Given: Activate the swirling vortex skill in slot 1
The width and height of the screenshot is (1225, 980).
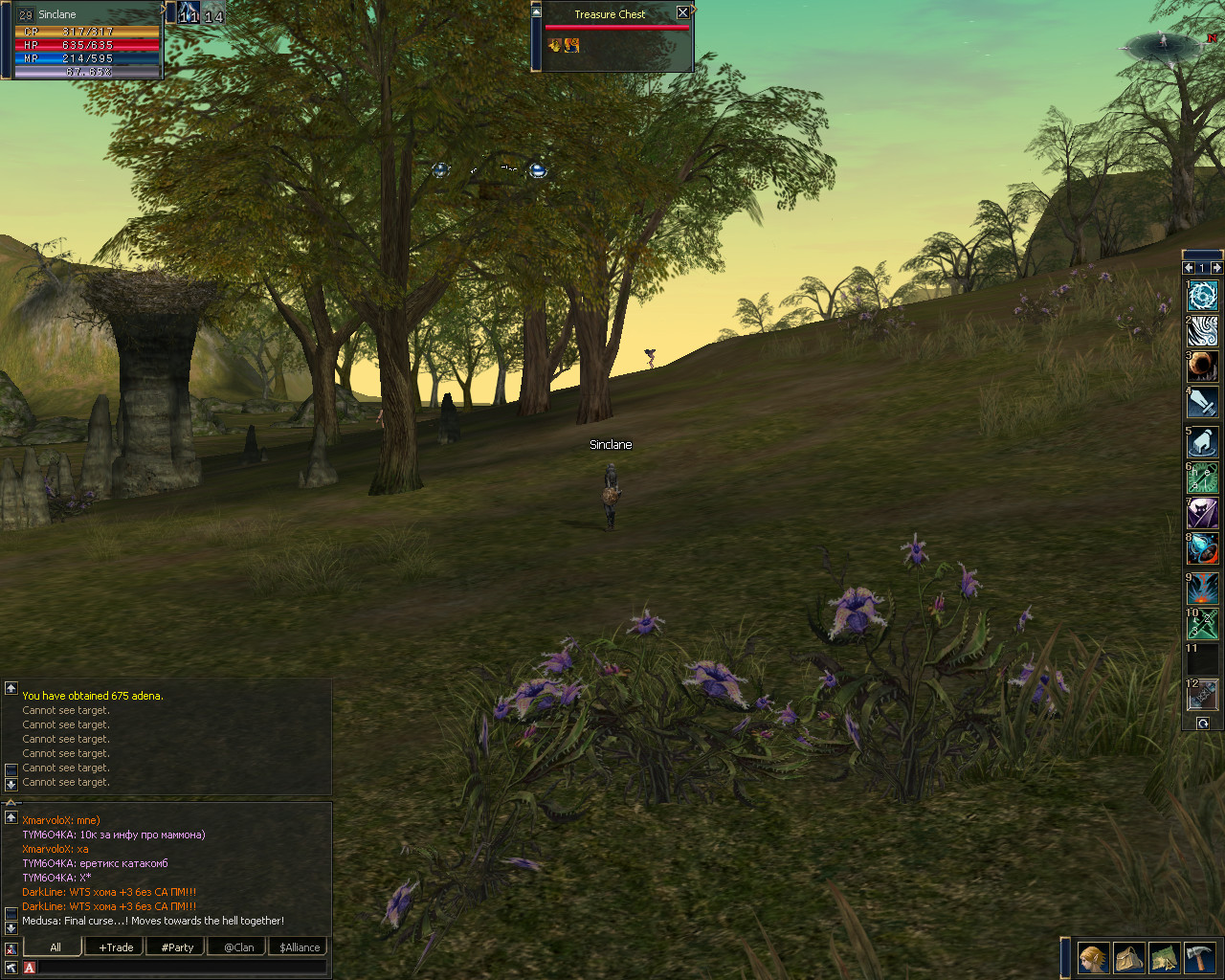Looking at the screenshot, I should point(1203,295).
